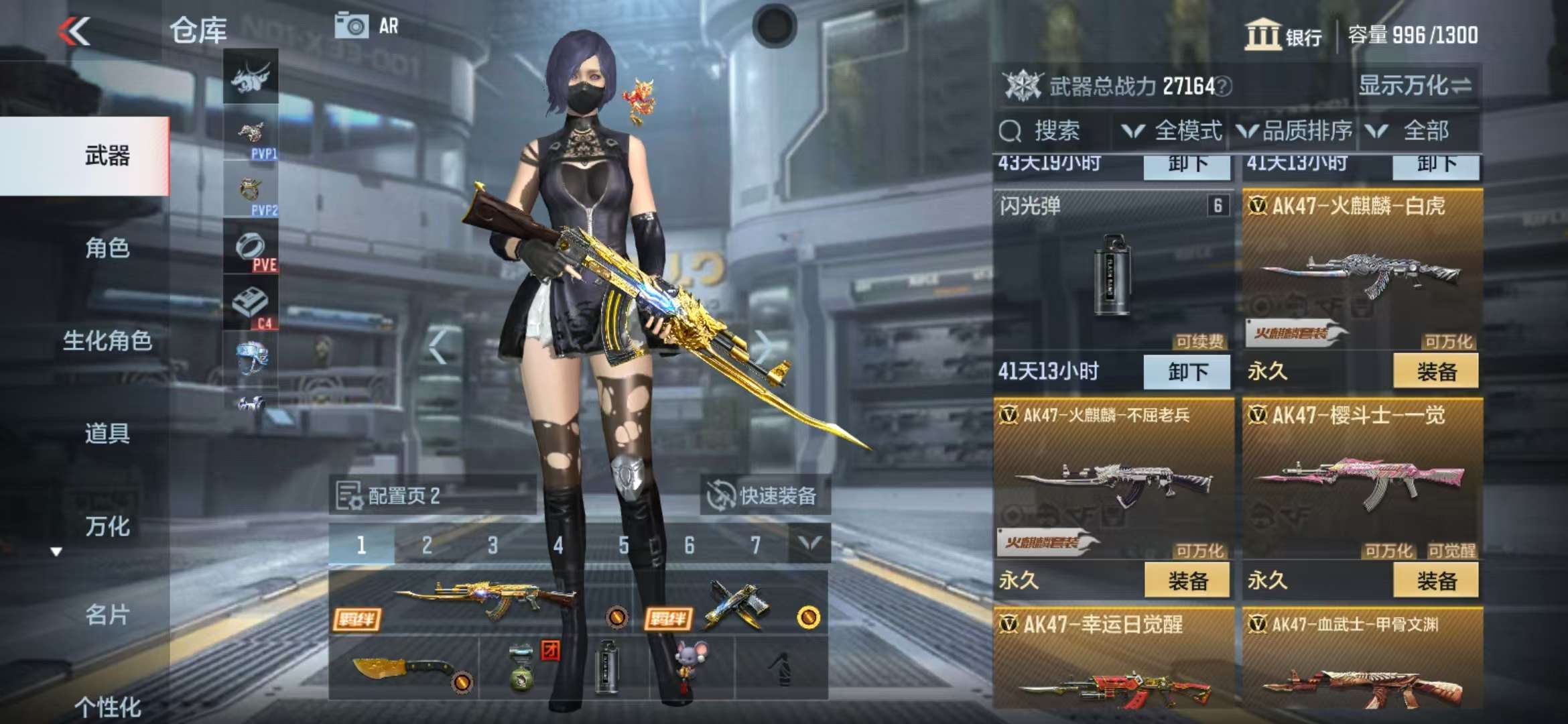Open the AR camera view

pos(367,27)
